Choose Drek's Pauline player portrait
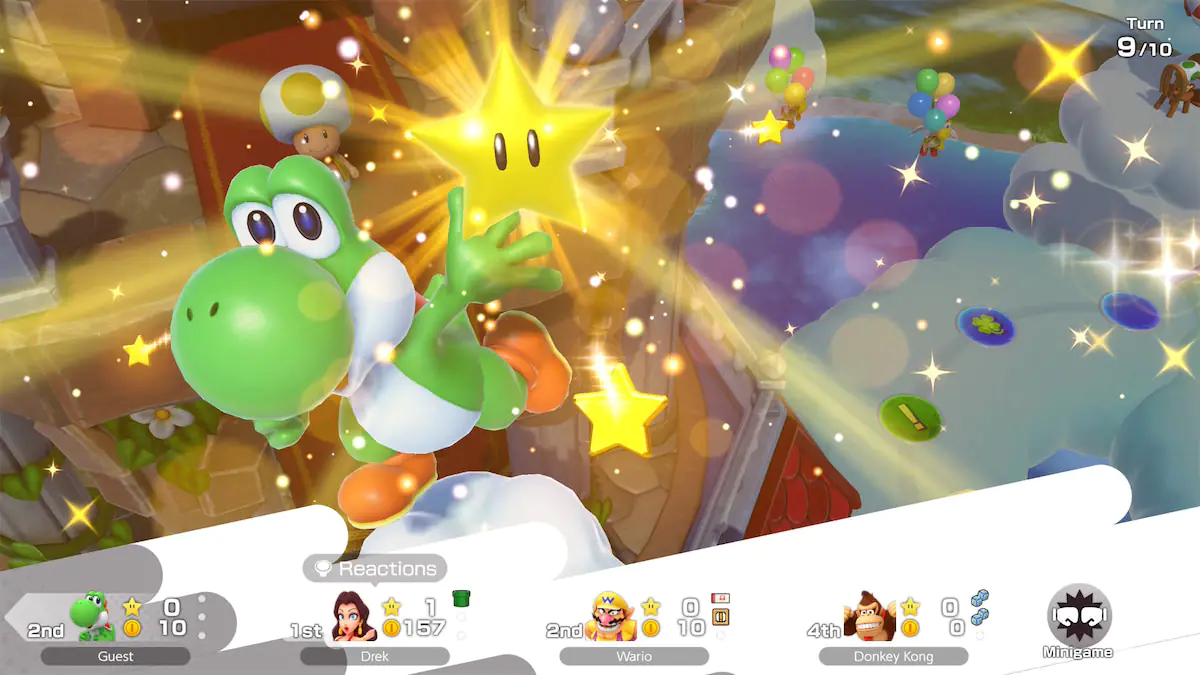The height and width of the screenshot is (675, 1200). (354, 615)
